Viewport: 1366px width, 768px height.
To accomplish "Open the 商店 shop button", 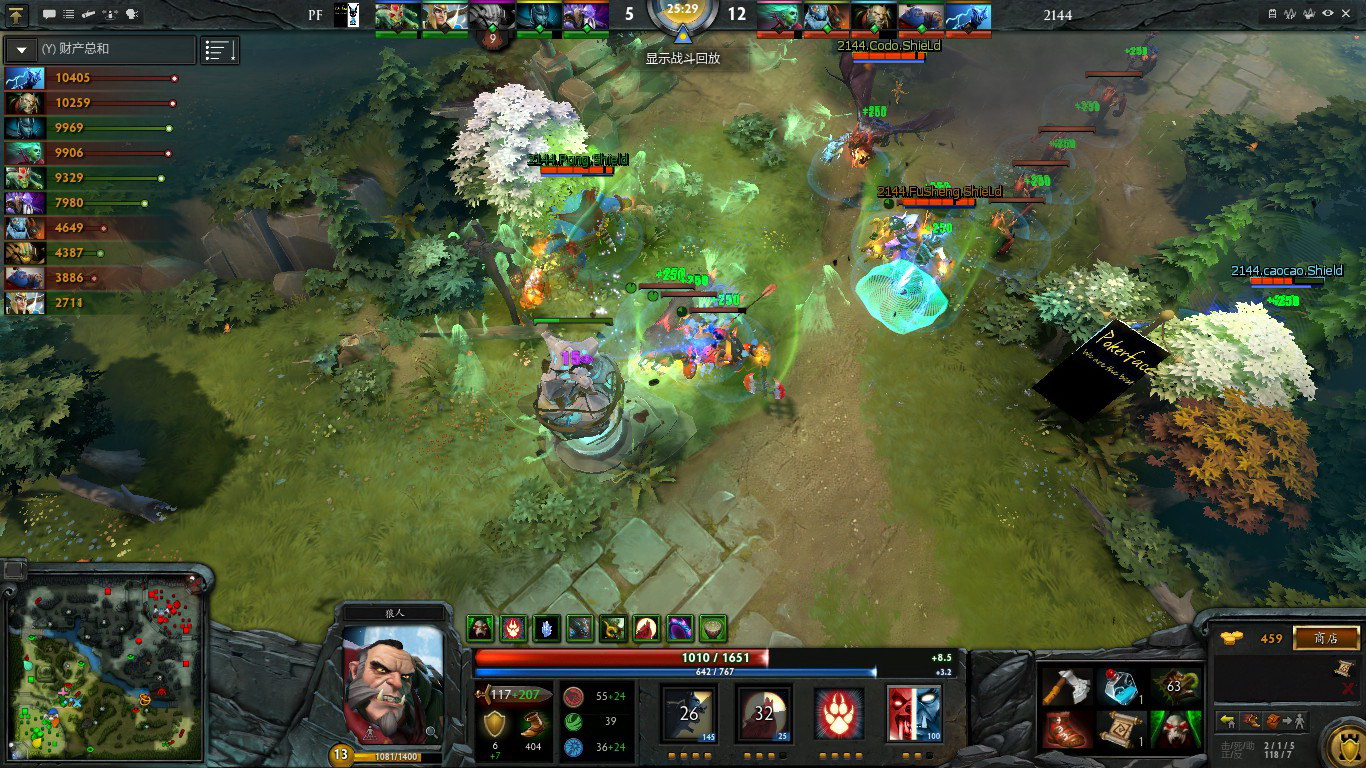I will click(1326, 638).
